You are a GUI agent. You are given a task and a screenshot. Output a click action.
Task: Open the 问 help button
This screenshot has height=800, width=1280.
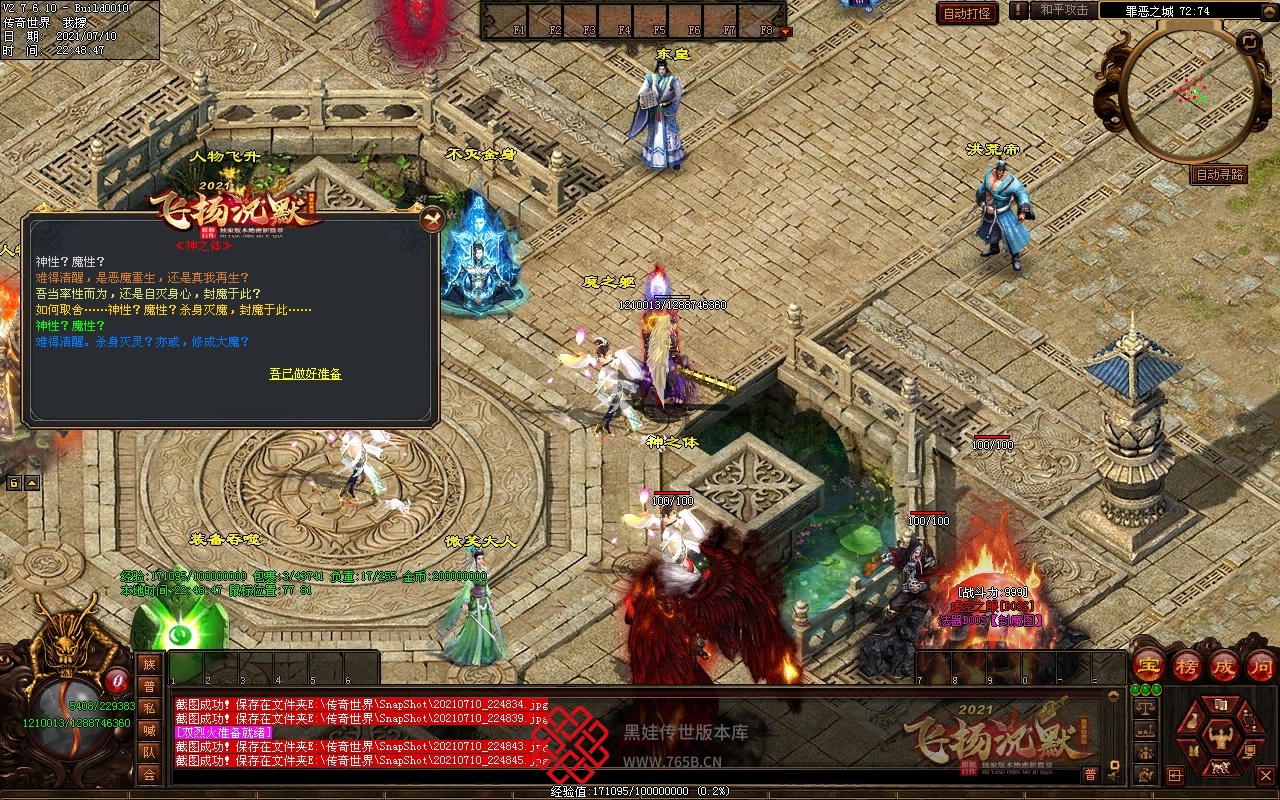(1261, 666)
